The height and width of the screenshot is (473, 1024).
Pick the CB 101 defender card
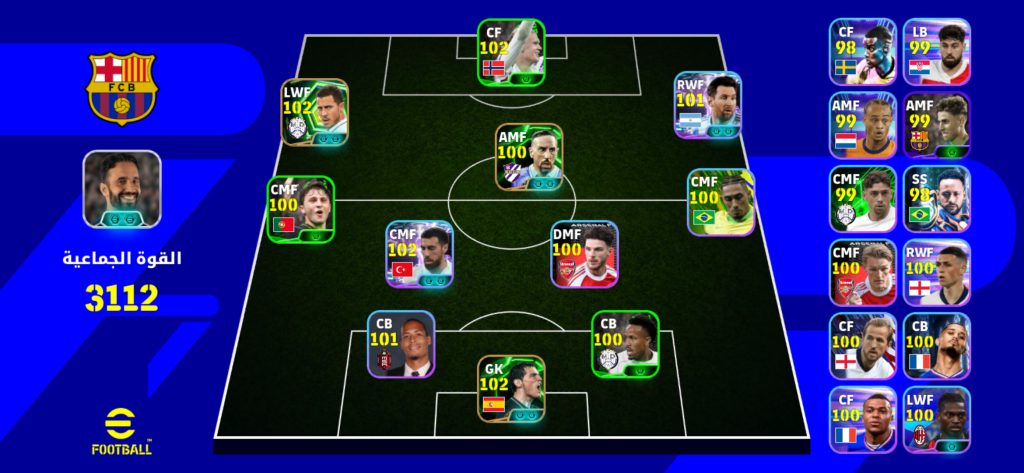[400, 345]
